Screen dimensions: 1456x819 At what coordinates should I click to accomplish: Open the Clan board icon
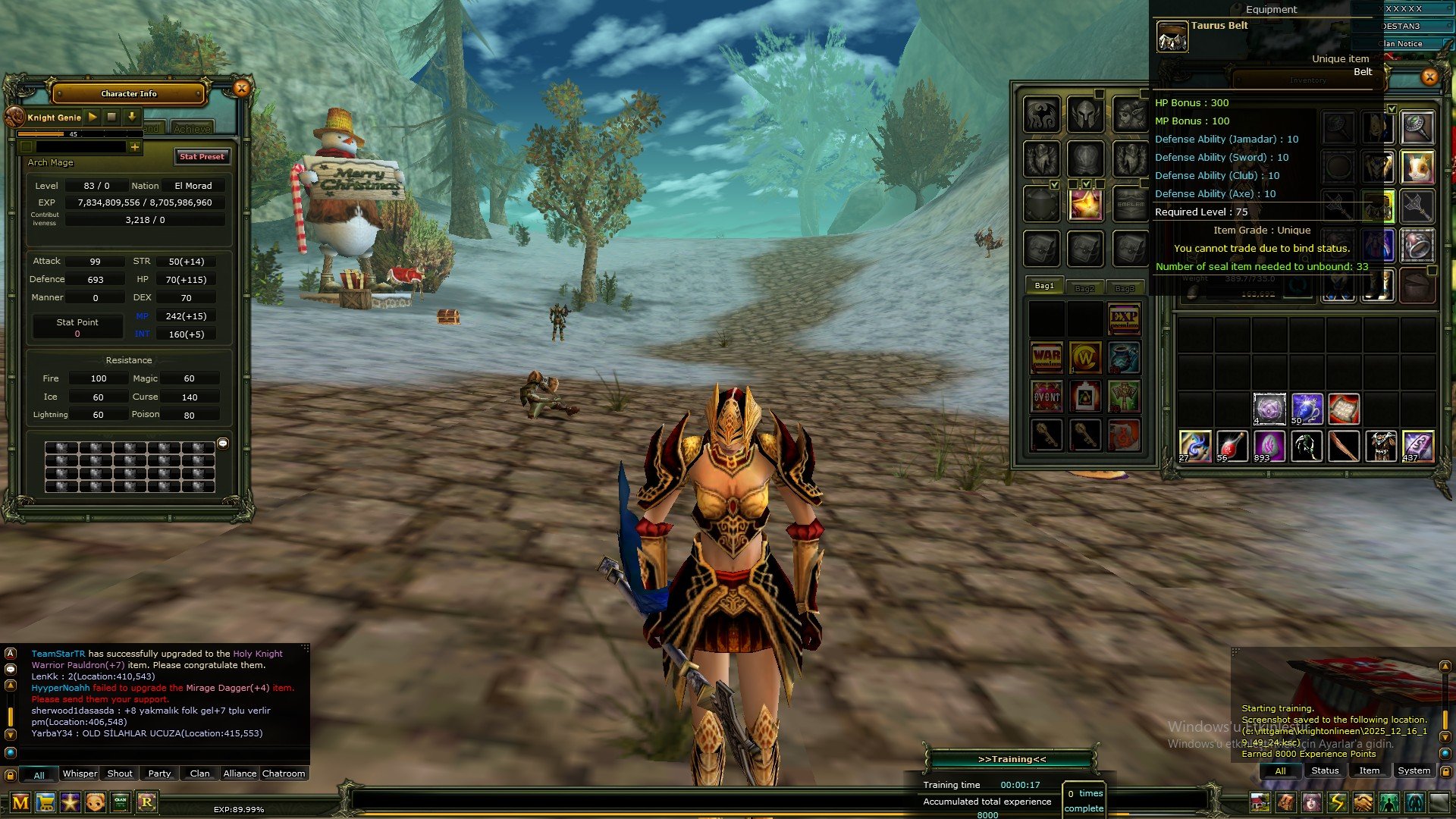(x=119, y=802)
